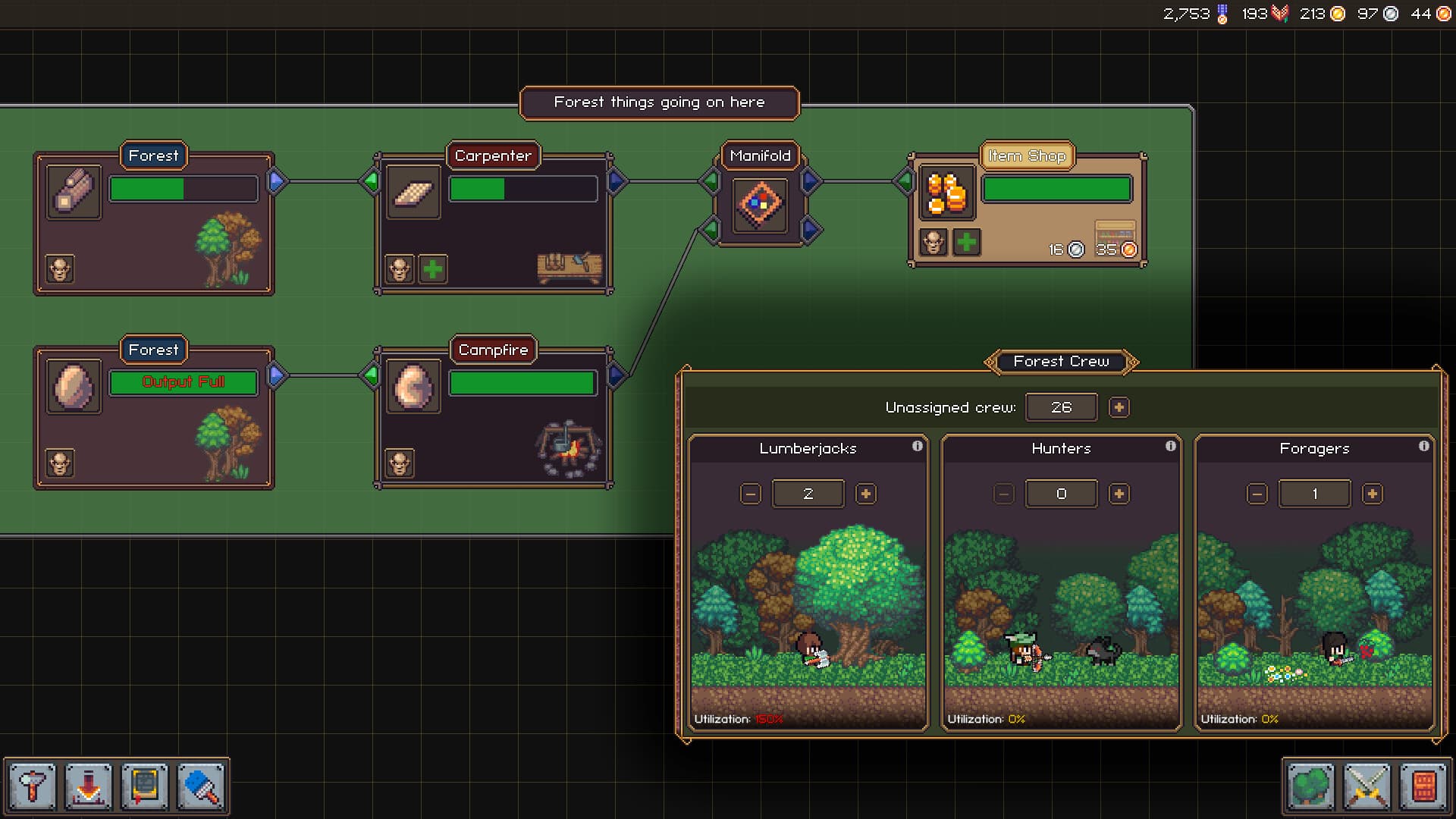The height and width of the screenshot is (819, 1456).
Task: Click the Item Shop title banner
Action: tap(1028, 155)
